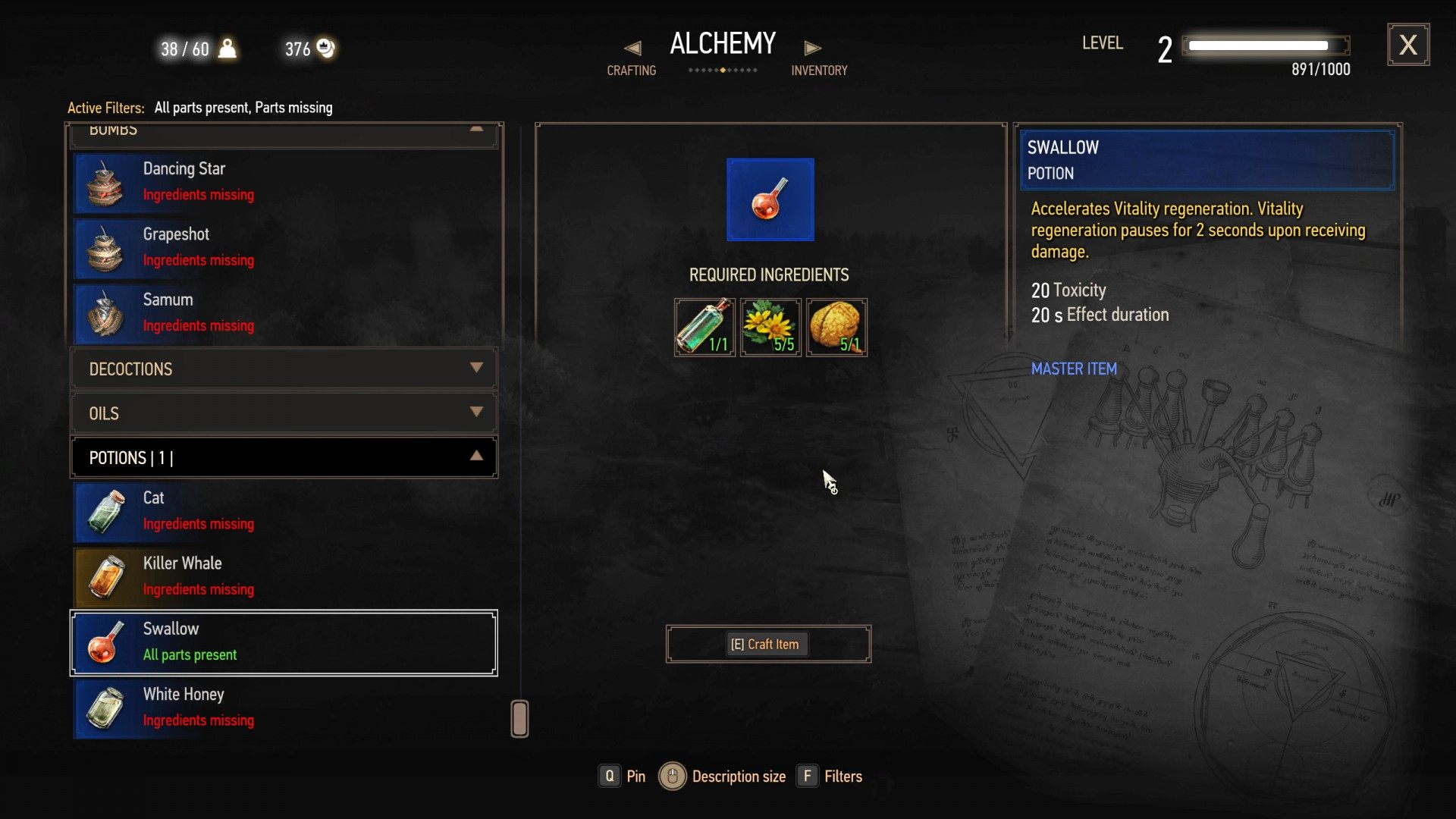1456x819 pixels.
Task: Click the golden brain-like ingredient slot
Action: (836, 328)
